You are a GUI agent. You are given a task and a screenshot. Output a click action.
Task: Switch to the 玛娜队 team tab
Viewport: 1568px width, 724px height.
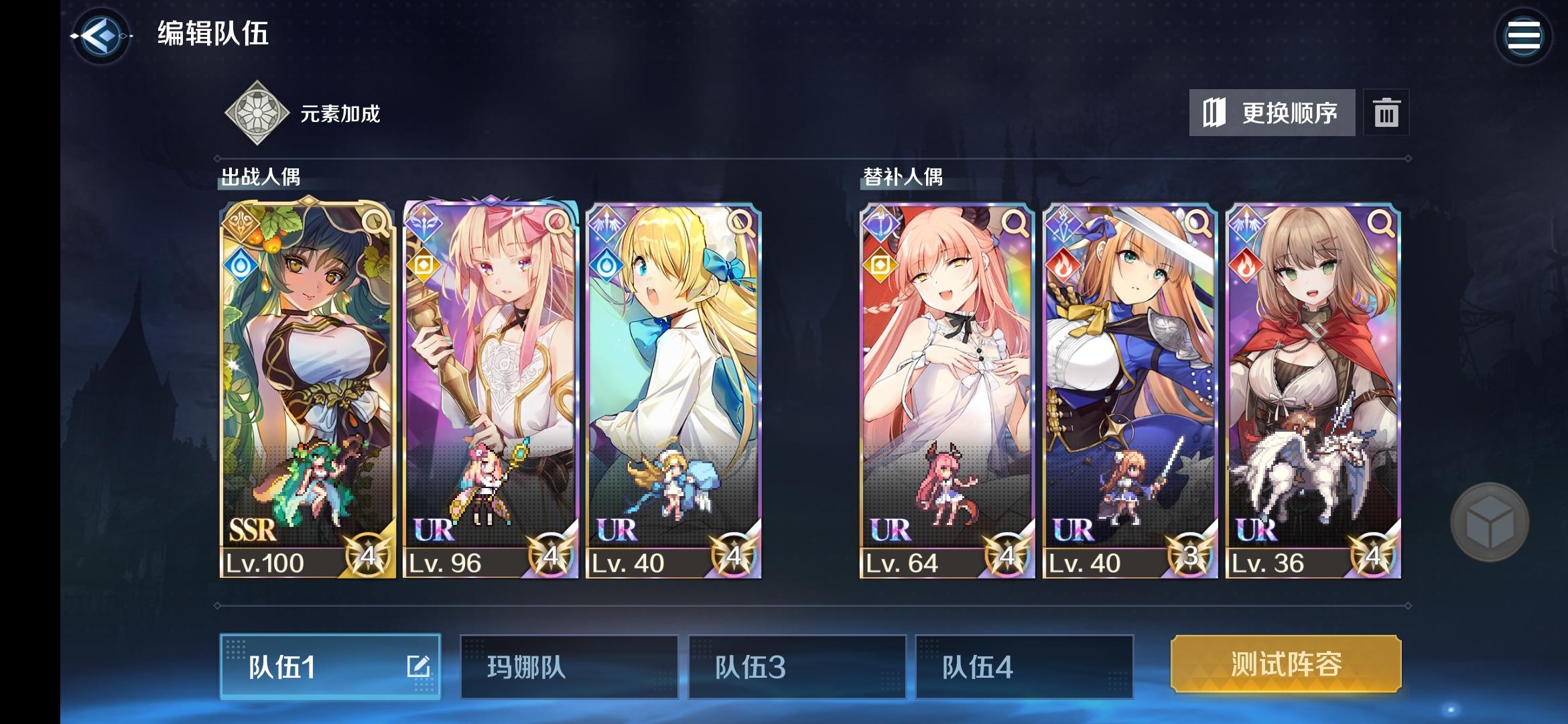click(570, 668)
